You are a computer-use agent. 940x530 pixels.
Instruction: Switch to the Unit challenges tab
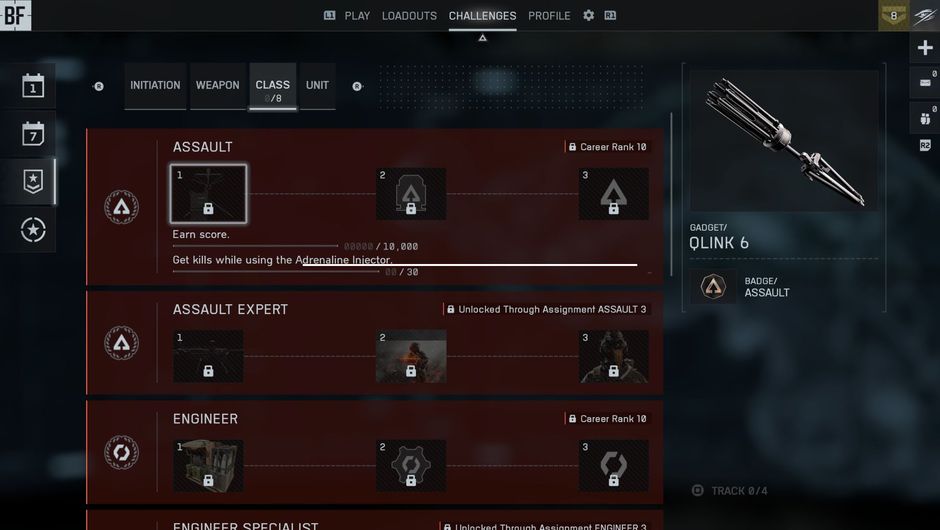[x=317, y=86]
